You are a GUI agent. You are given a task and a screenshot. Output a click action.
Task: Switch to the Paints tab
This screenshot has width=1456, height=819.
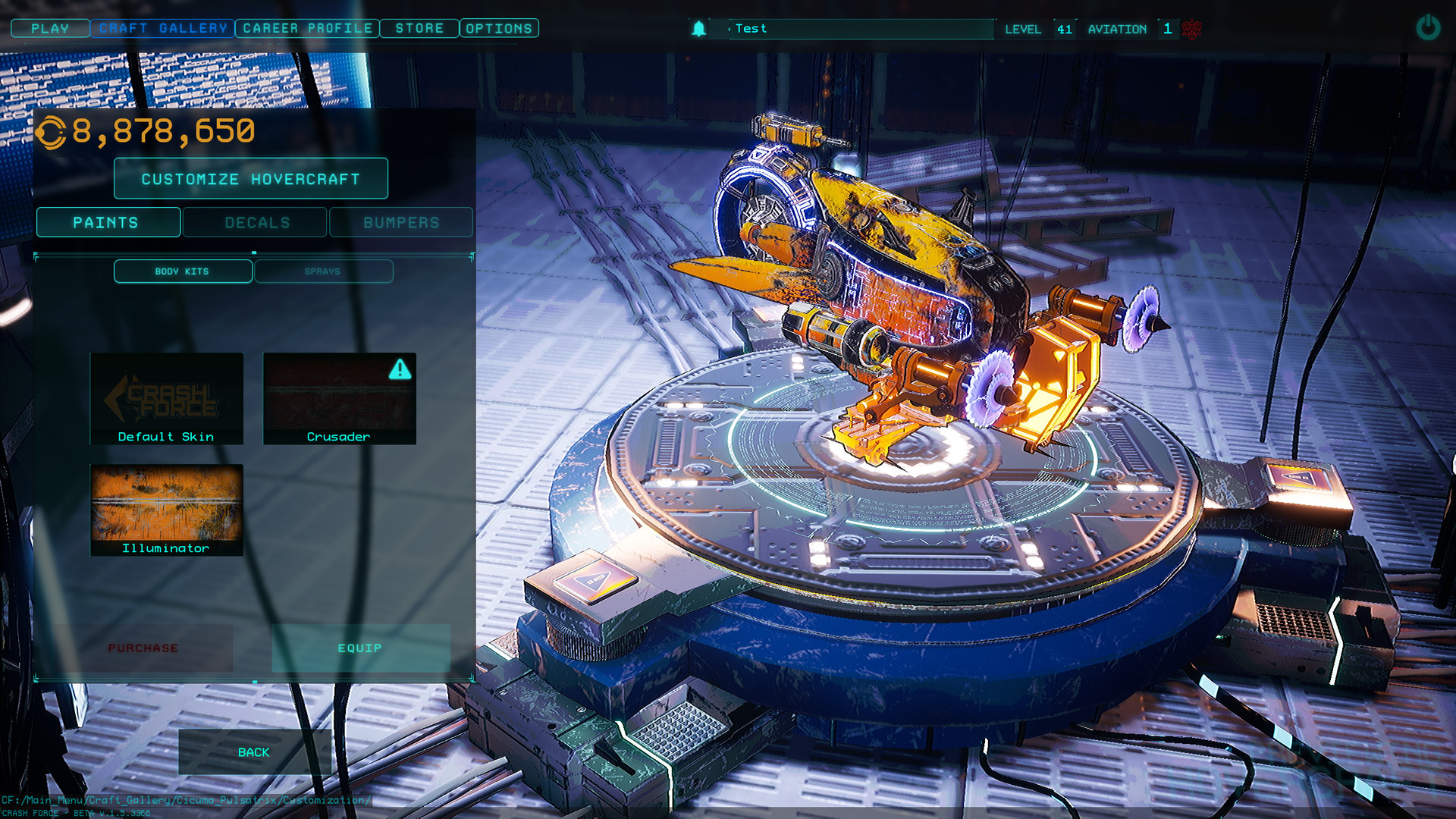108,222
